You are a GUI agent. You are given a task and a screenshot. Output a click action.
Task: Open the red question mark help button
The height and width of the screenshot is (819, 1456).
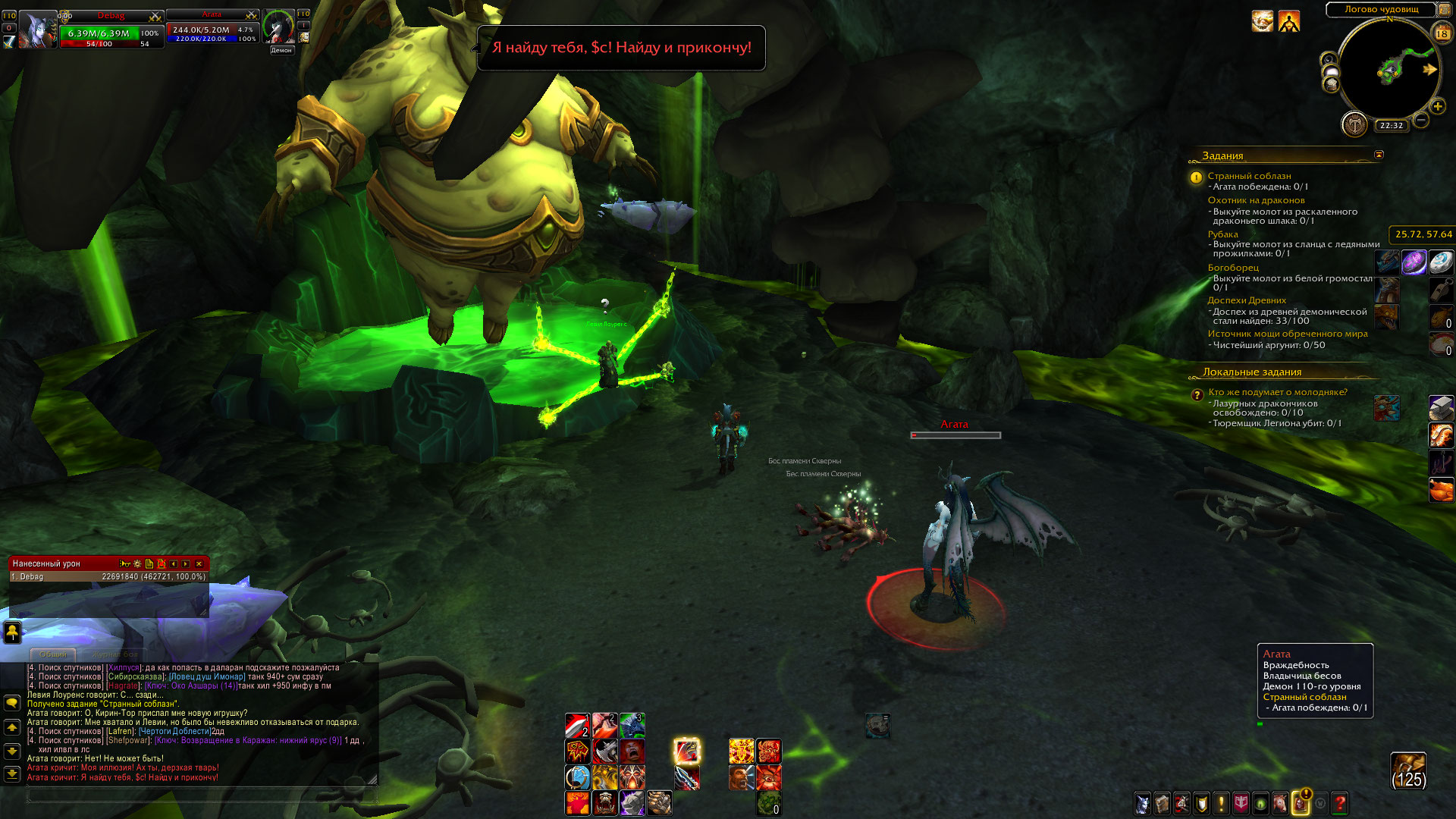pos(1340,803)
